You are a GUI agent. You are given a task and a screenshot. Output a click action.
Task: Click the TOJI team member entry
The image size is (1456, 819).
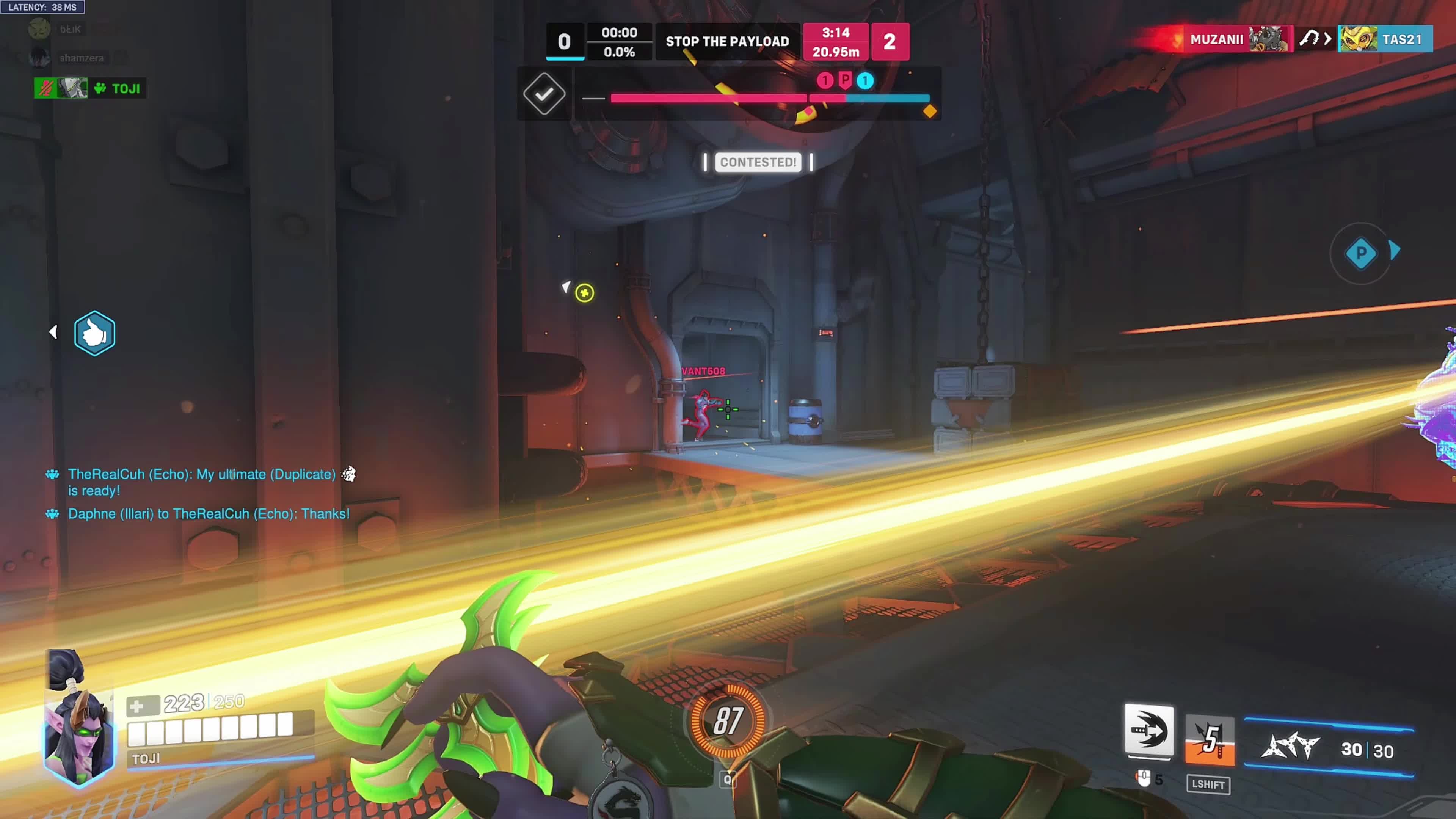tap(90, 88)
